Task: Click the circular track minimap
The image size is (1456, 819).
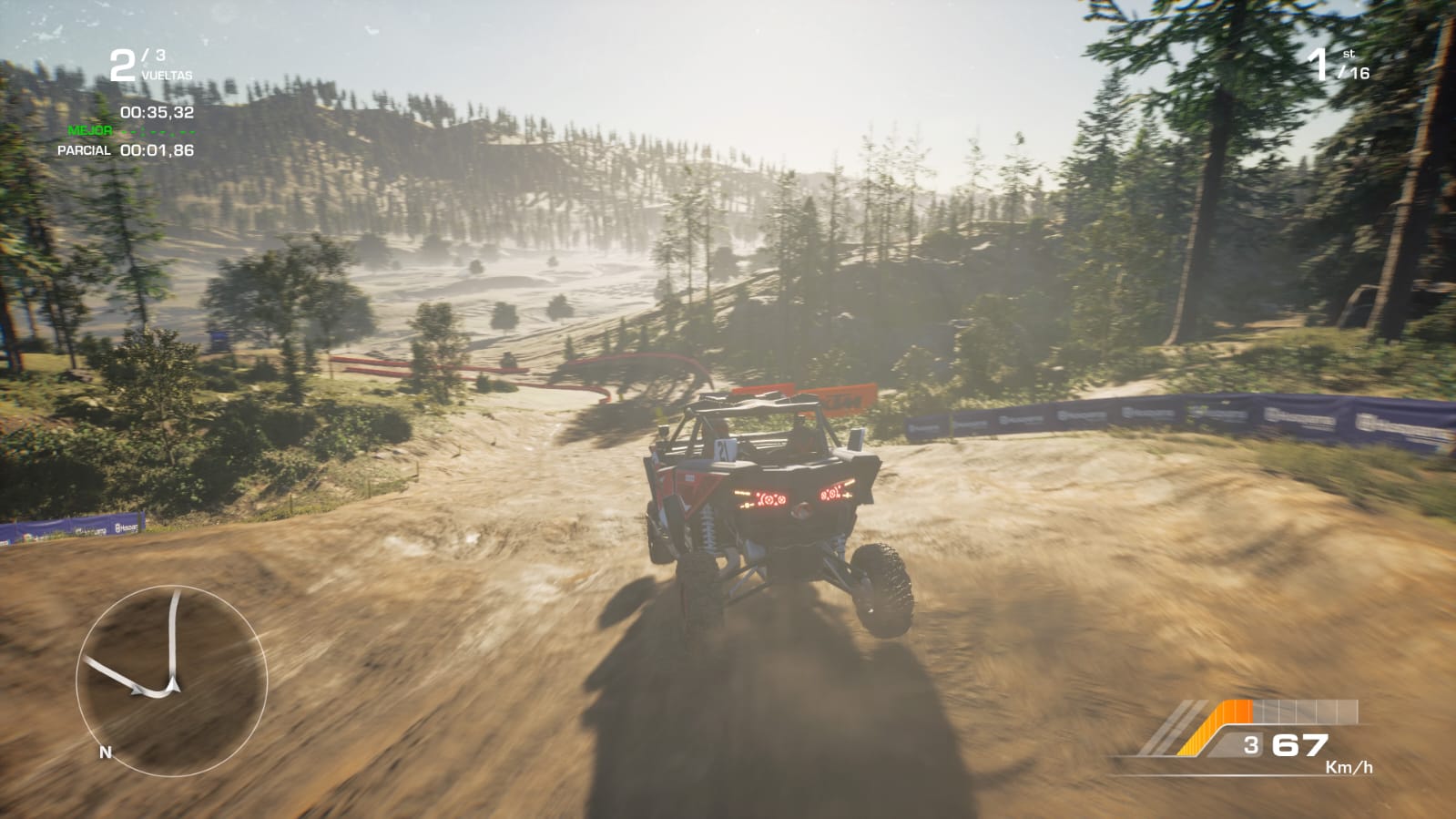Action: (171, 681)
